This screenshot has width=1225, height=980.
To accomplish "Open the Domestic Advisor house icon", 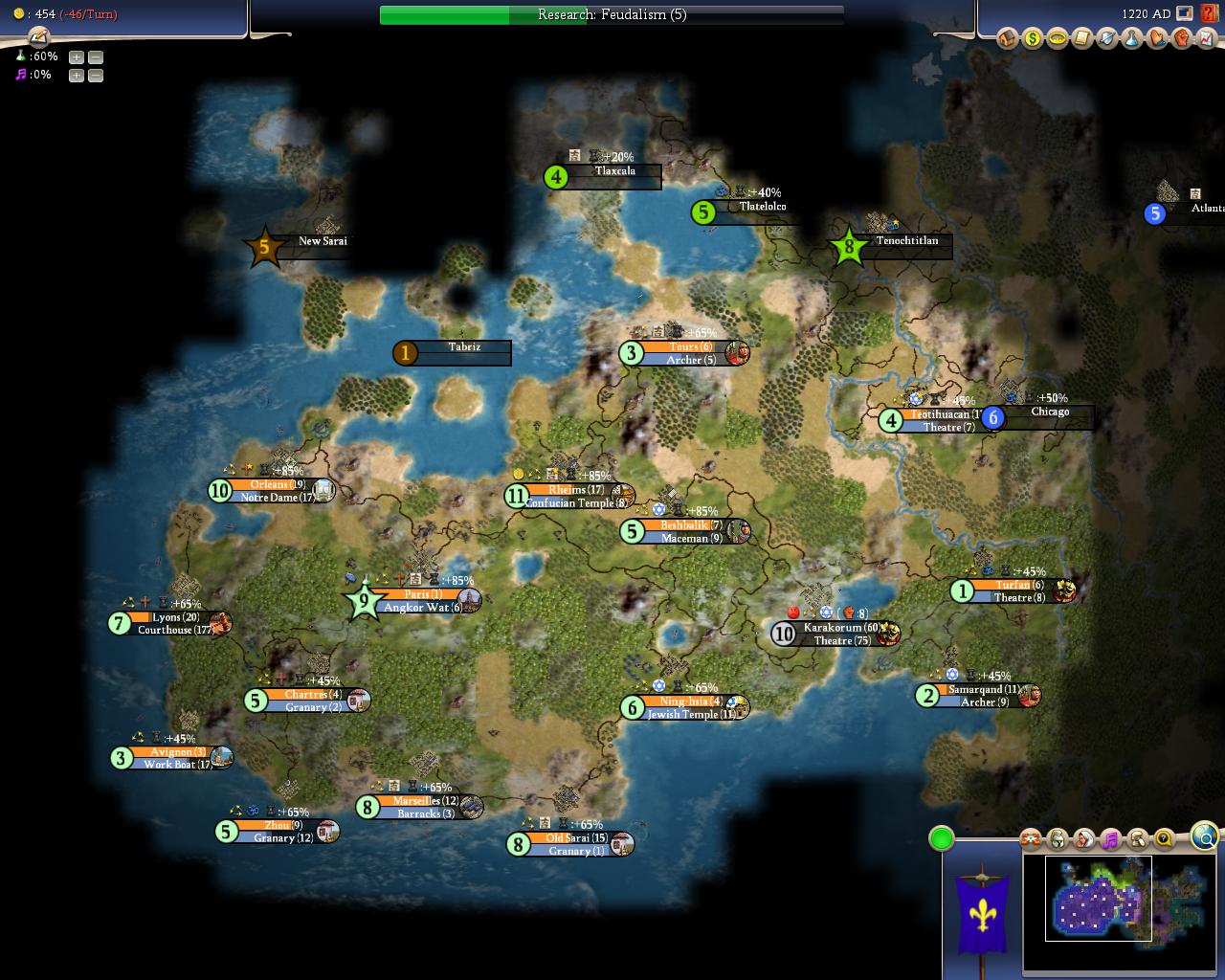I will [1007, 38].
